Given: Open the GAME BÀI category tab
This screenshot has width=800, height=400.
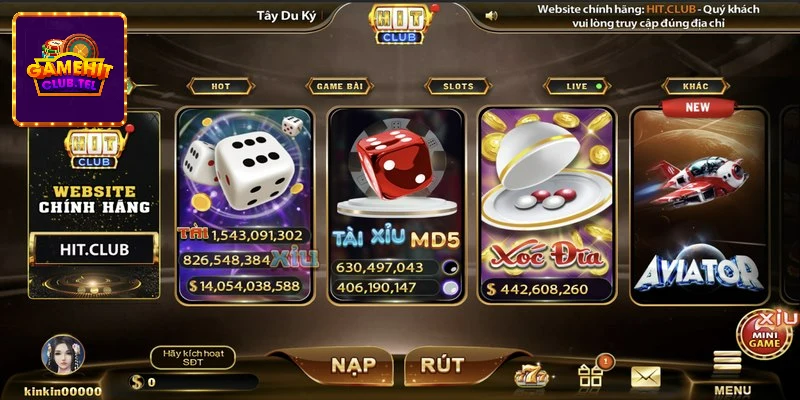Looking at the screenshot, I should pyautogui.click(x=340, y=86).
